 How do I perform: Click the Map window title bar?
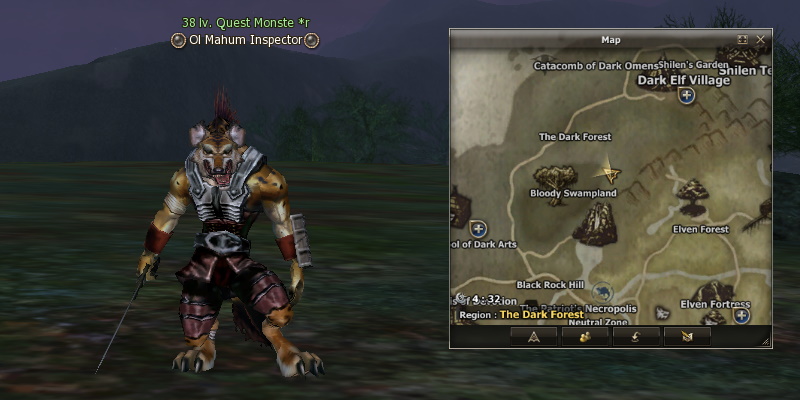coord(600,40)
